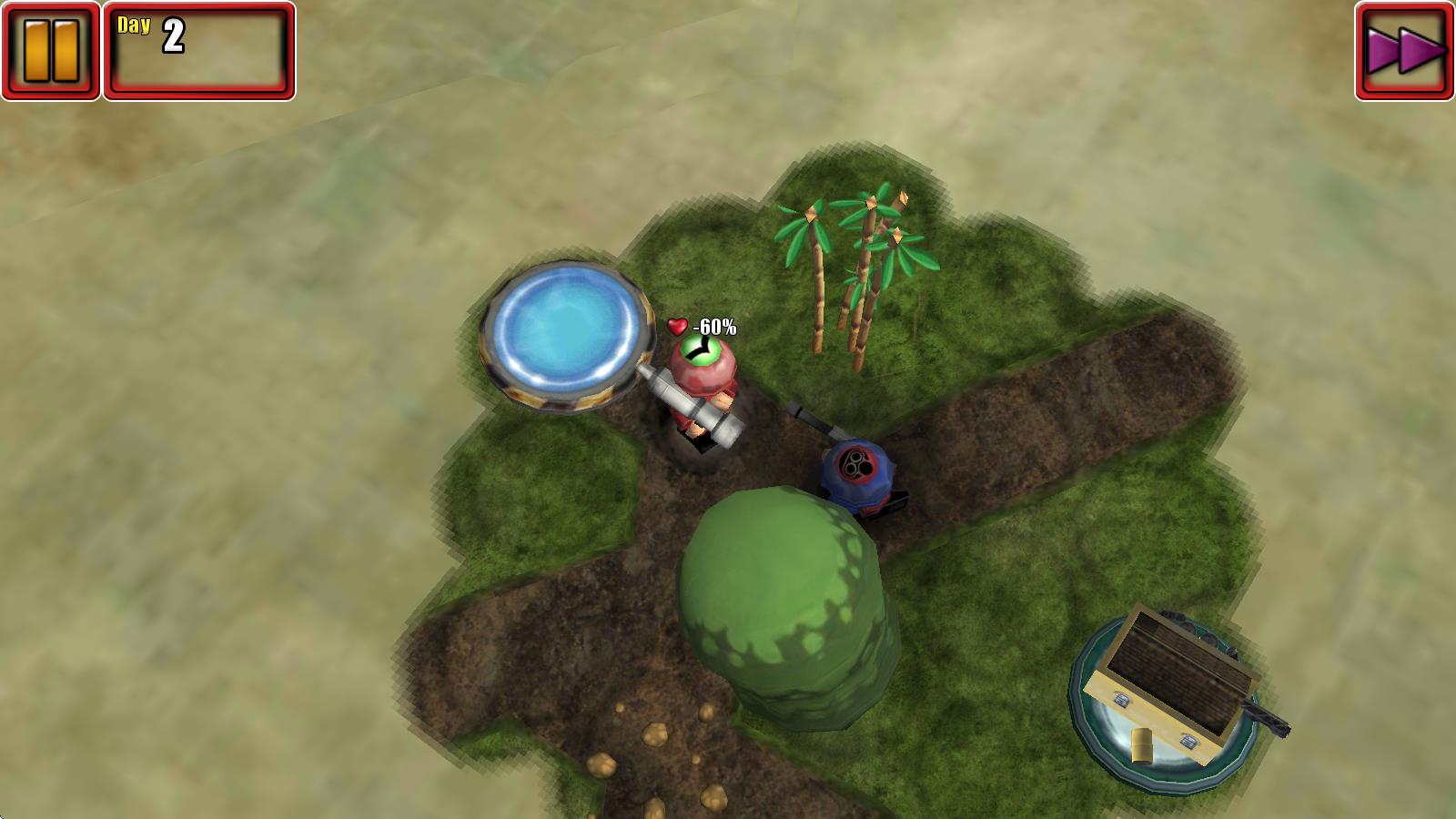Pause the game with the orange button
Image resolution: width=1456 pixels, height=819 pixels.
click(x=51, y=51)
